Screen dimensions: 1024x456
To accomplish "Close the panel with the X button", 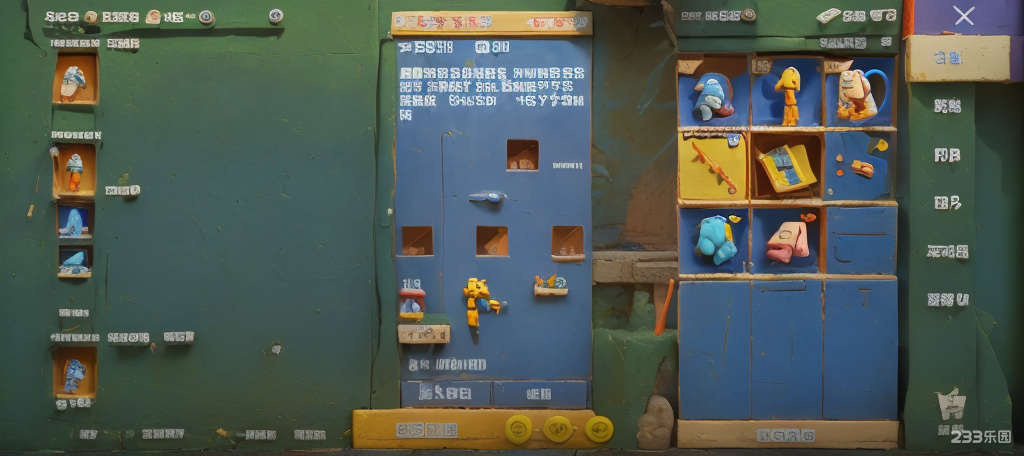I will pos(963,16).
